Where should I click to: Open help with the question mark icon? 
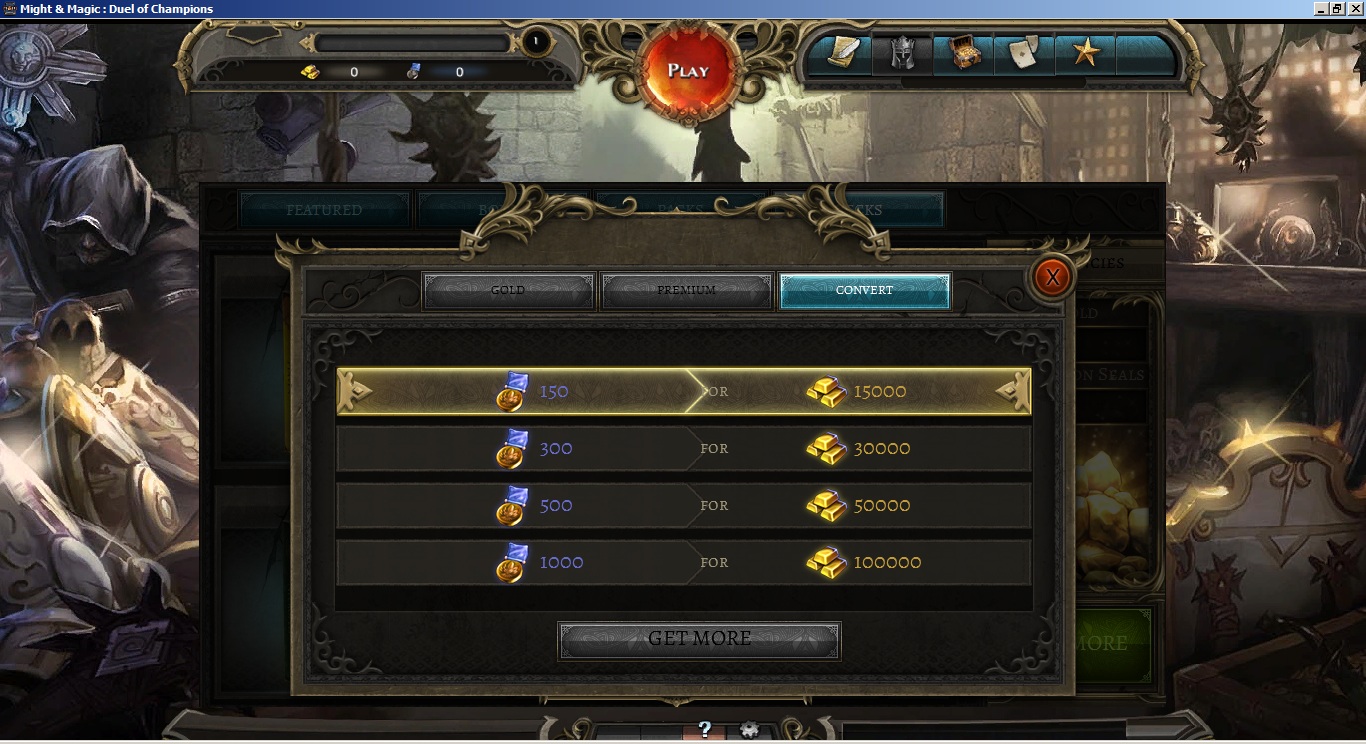(704, 730)
